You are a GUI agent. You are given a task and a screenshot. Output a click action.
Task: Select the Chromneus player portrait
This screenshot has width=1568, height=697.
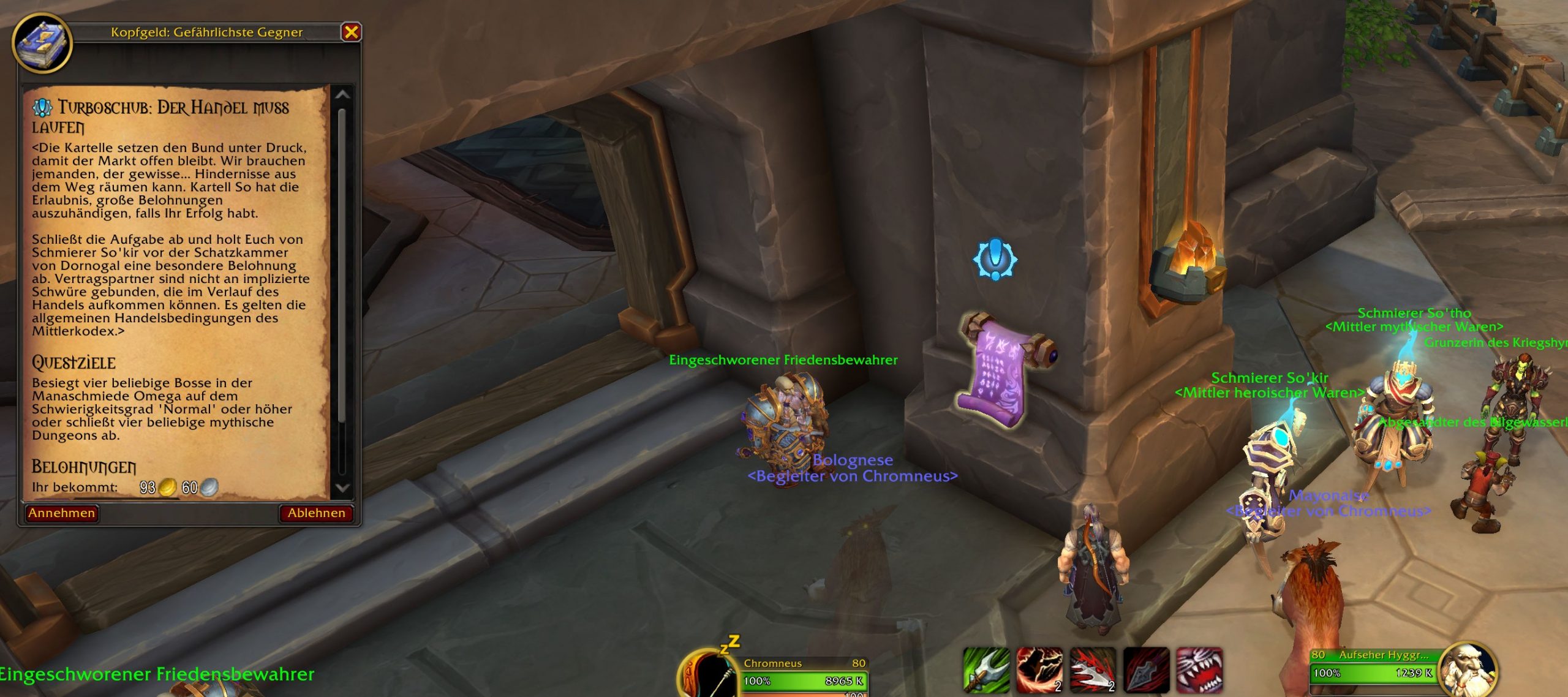coord(707,675)
